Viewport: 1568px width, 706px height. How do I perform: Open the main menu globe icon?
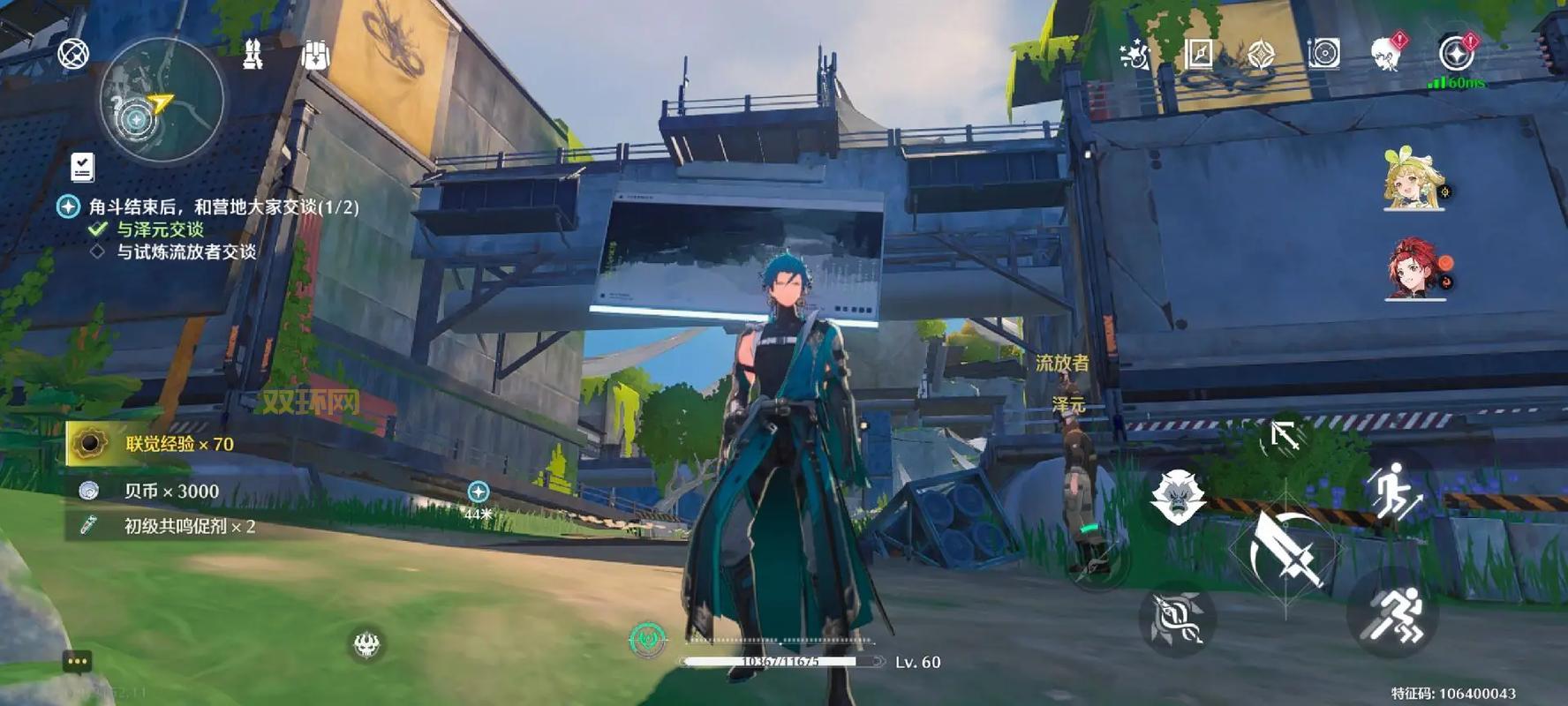point(73,53)
